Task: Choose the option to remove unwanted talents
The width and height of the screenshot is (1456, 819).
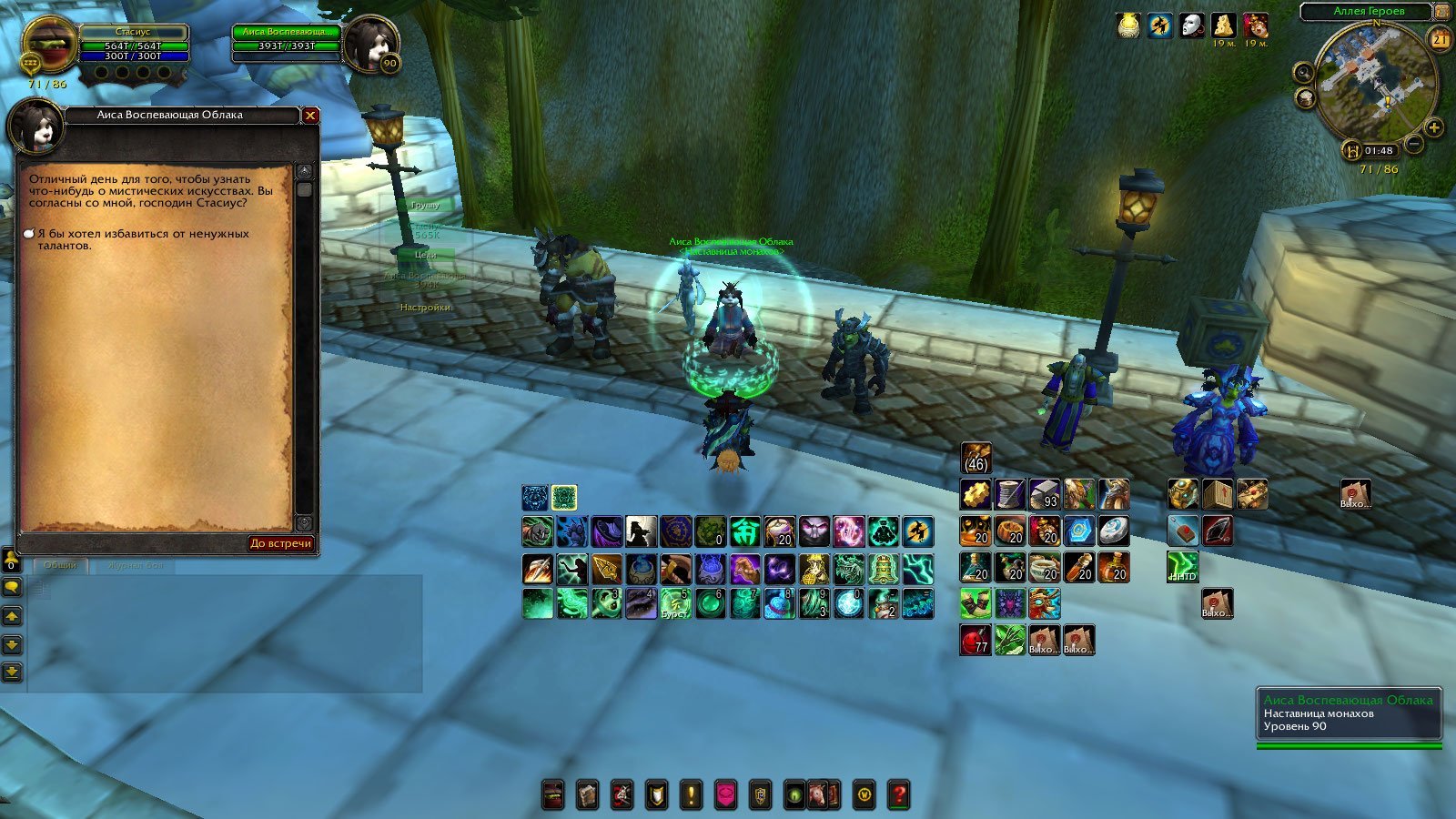Action: [142, 239]
